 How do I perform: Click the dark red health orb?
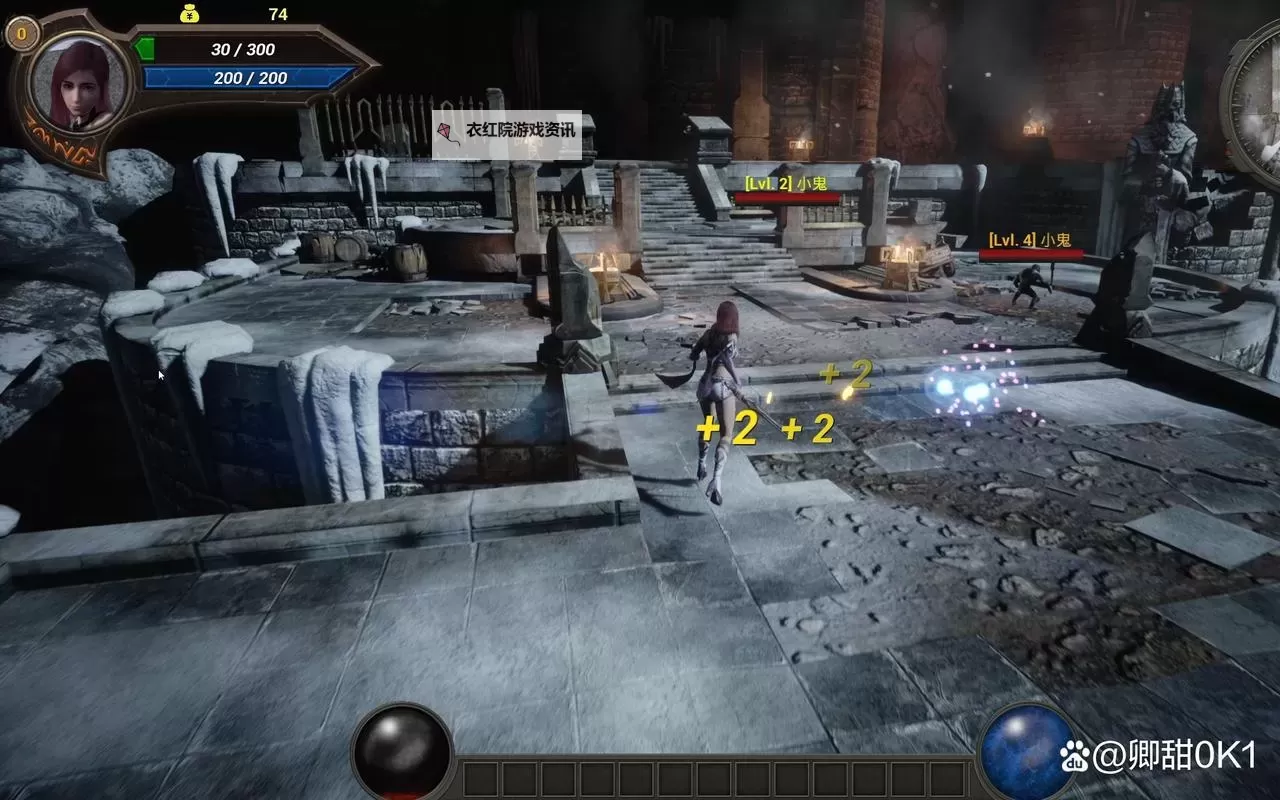(x=402, y=752)
